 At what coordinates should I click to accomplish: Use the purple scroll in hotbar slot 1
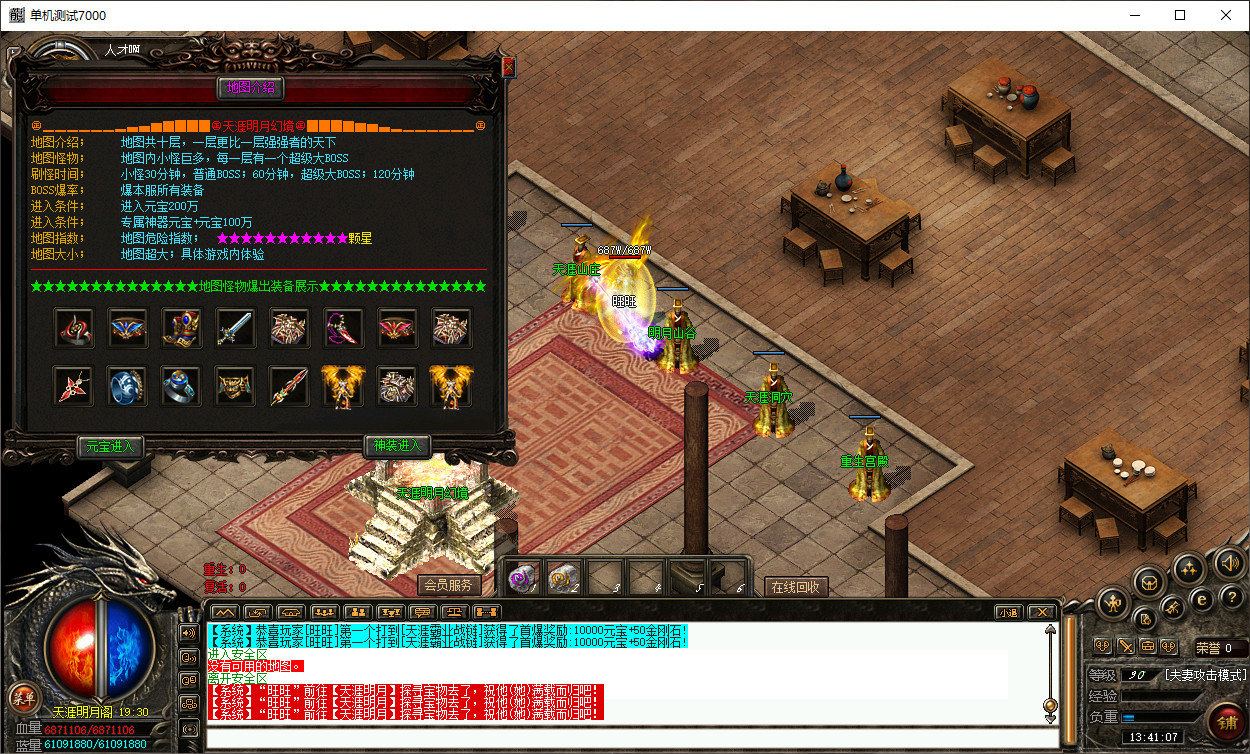(x=523, y=576)
